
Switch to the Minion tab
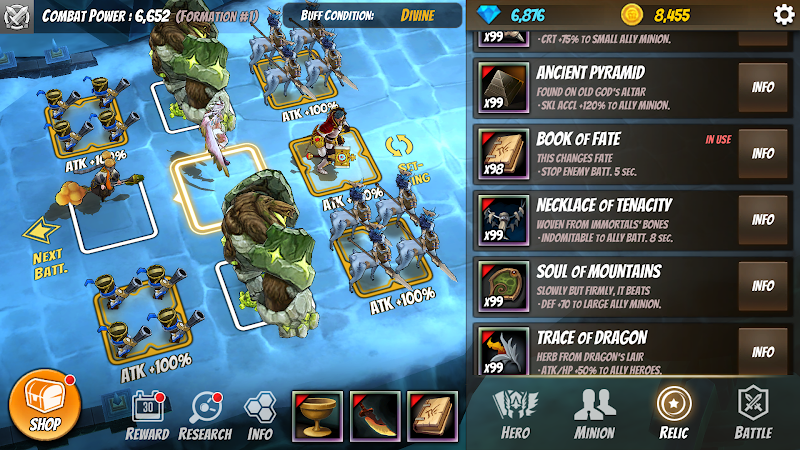point(594,412)
